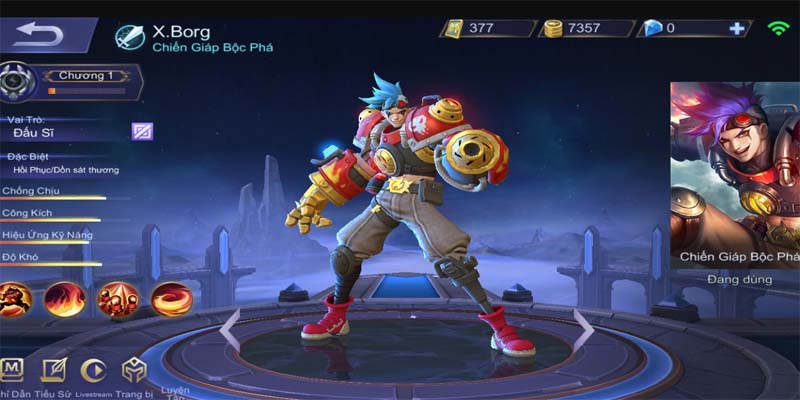
Task: Open the Trang bị equipment page
Action: pos(134,370)
